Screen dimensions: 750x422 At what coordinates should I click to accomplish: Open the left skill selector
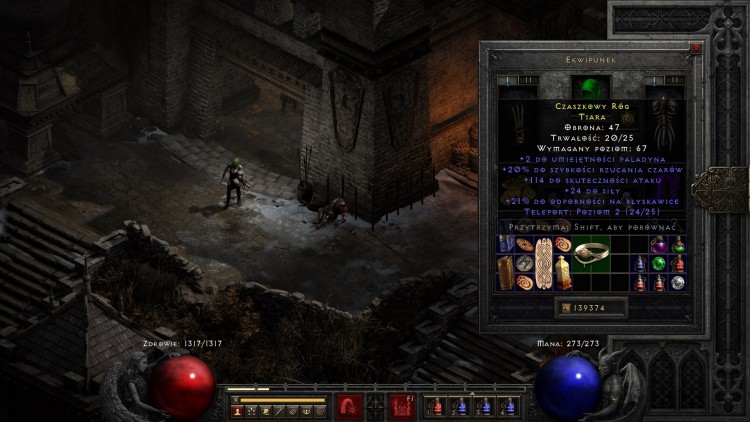coord(348,406)
